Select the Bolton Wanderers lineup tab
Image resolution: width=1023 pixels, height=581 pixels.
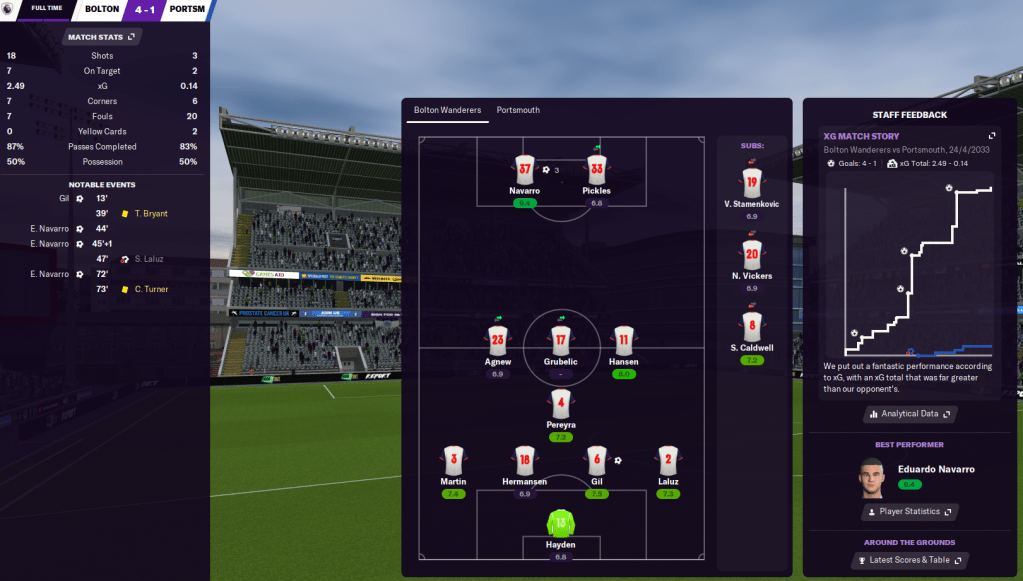click(x=447, y=110)
